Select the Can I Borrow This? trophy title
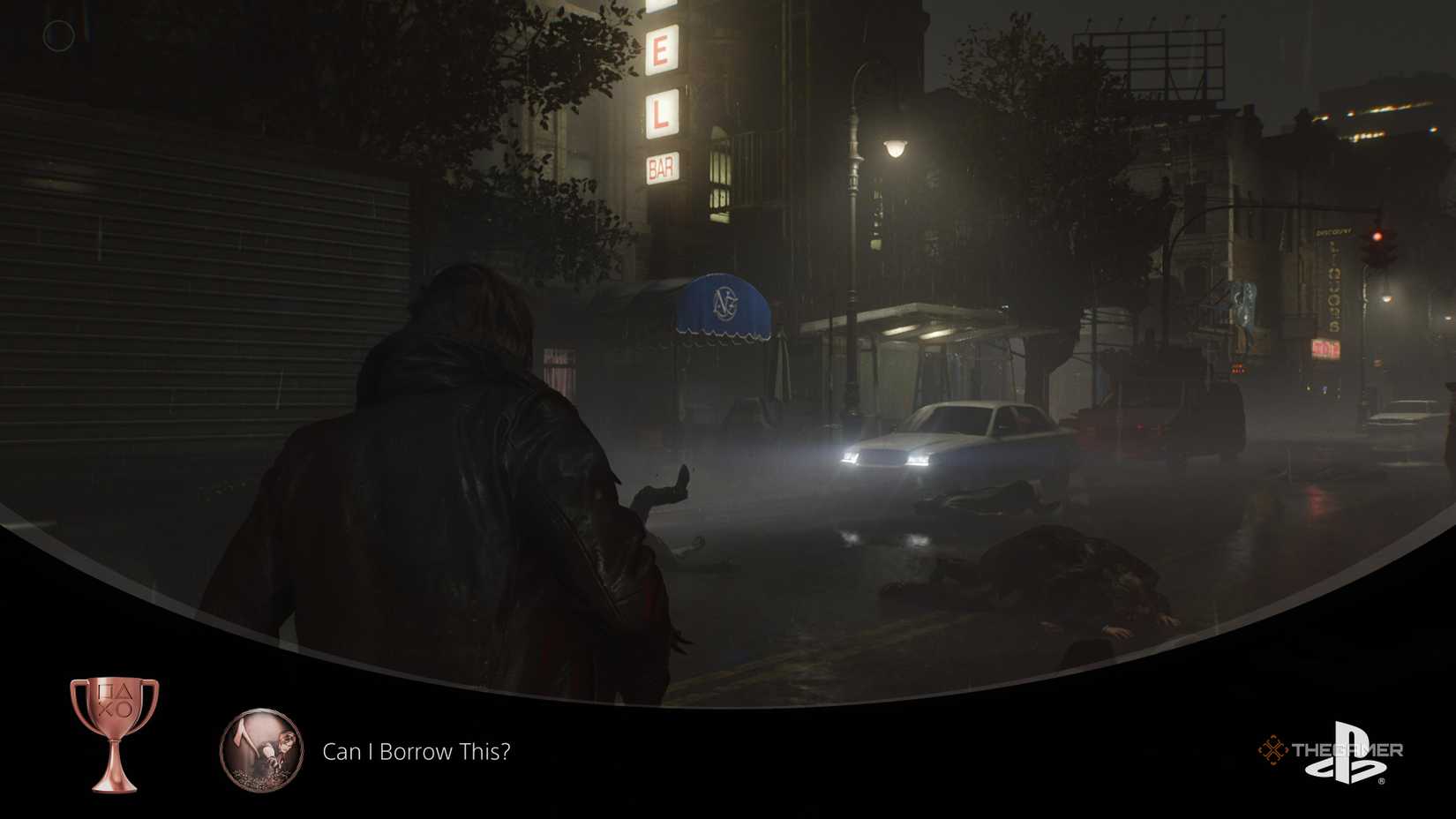 tap(416, 752)
